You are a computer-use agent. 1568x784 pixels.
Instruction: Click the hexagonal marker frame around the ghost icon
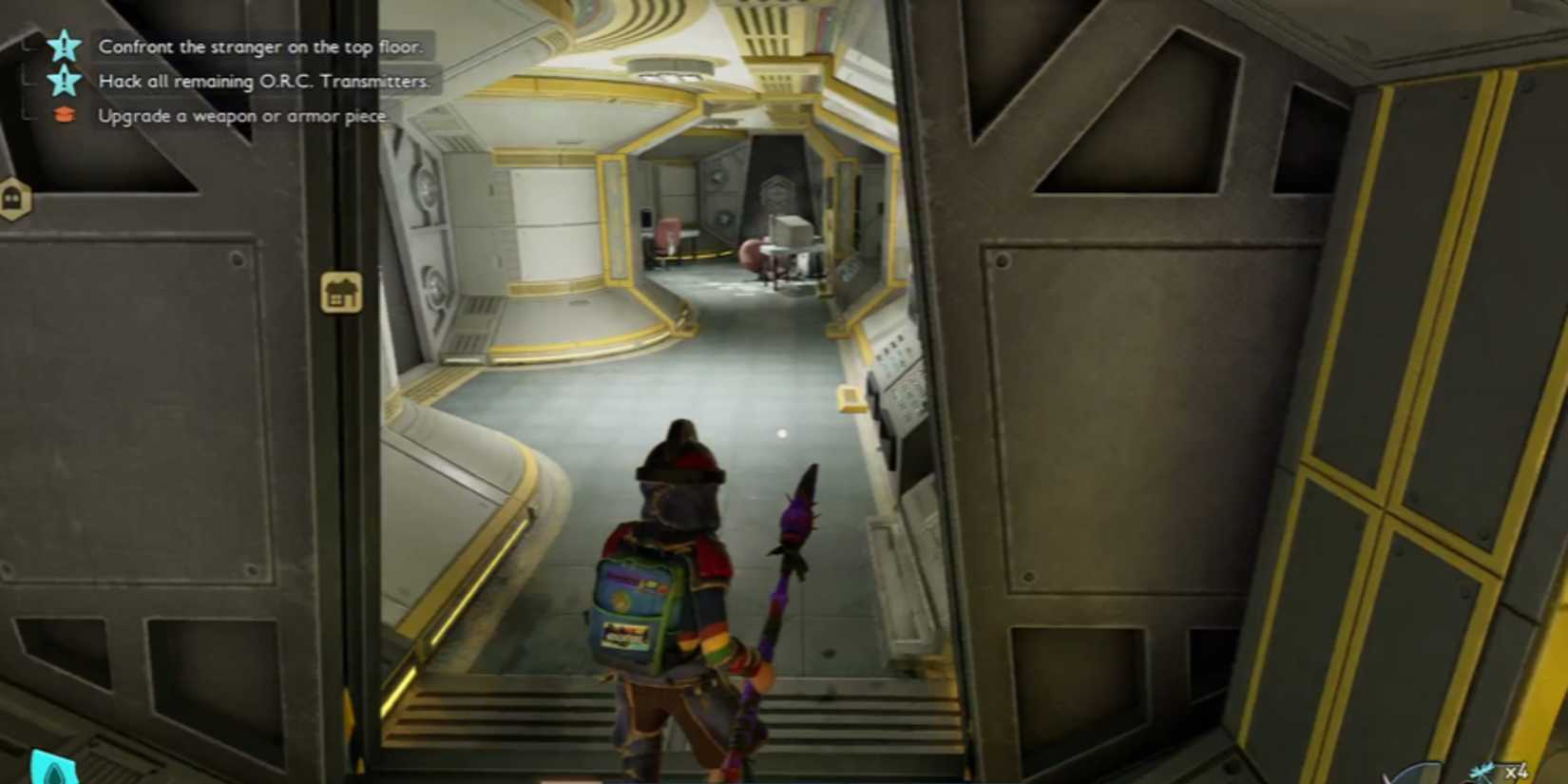click(13, 200)
